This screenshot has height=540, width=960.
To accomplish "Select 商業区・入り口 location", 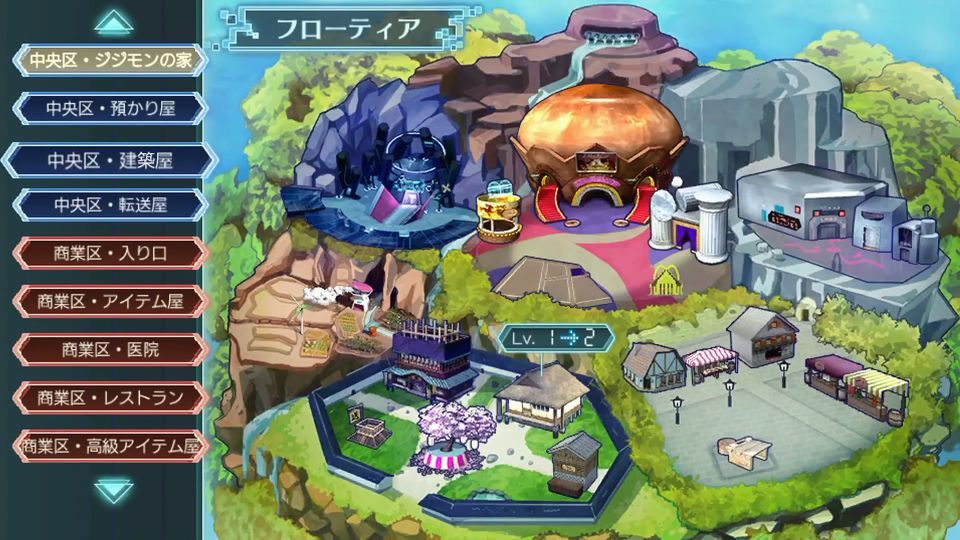I will [x=110, y=253].
